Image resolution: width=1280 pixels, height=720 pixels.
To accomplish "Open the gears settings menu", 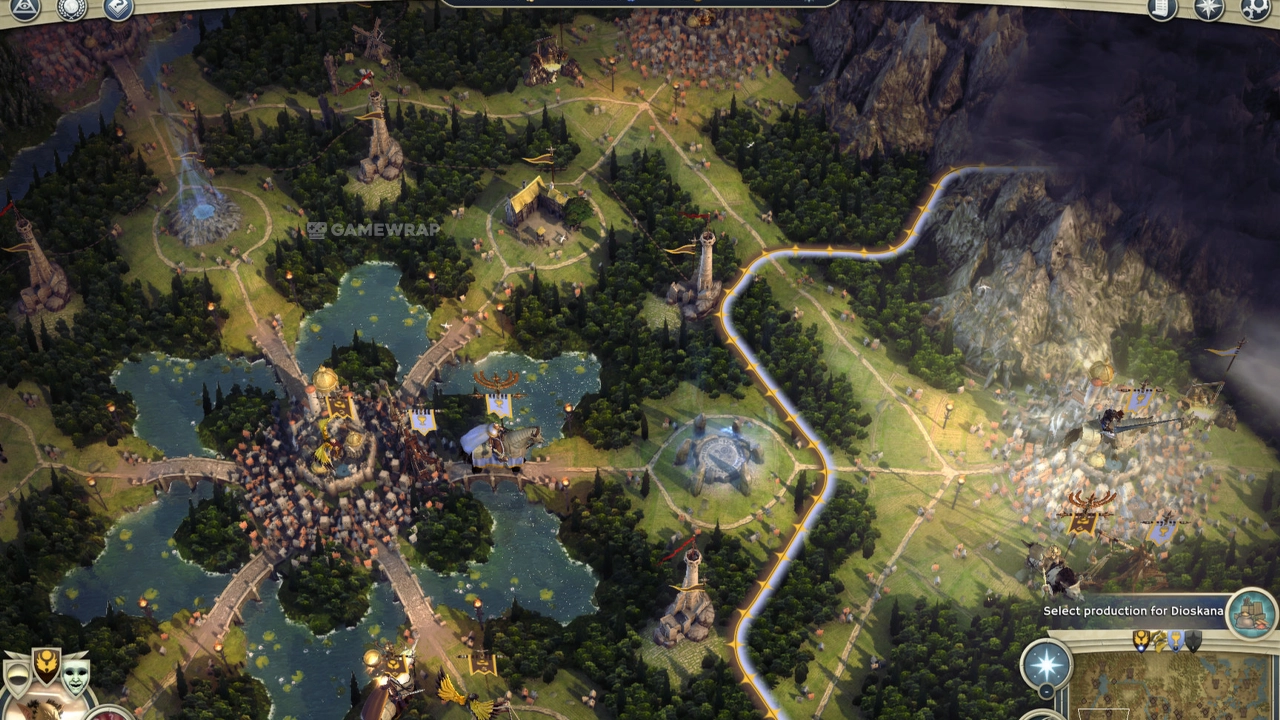I will (x=1255, y=9).
